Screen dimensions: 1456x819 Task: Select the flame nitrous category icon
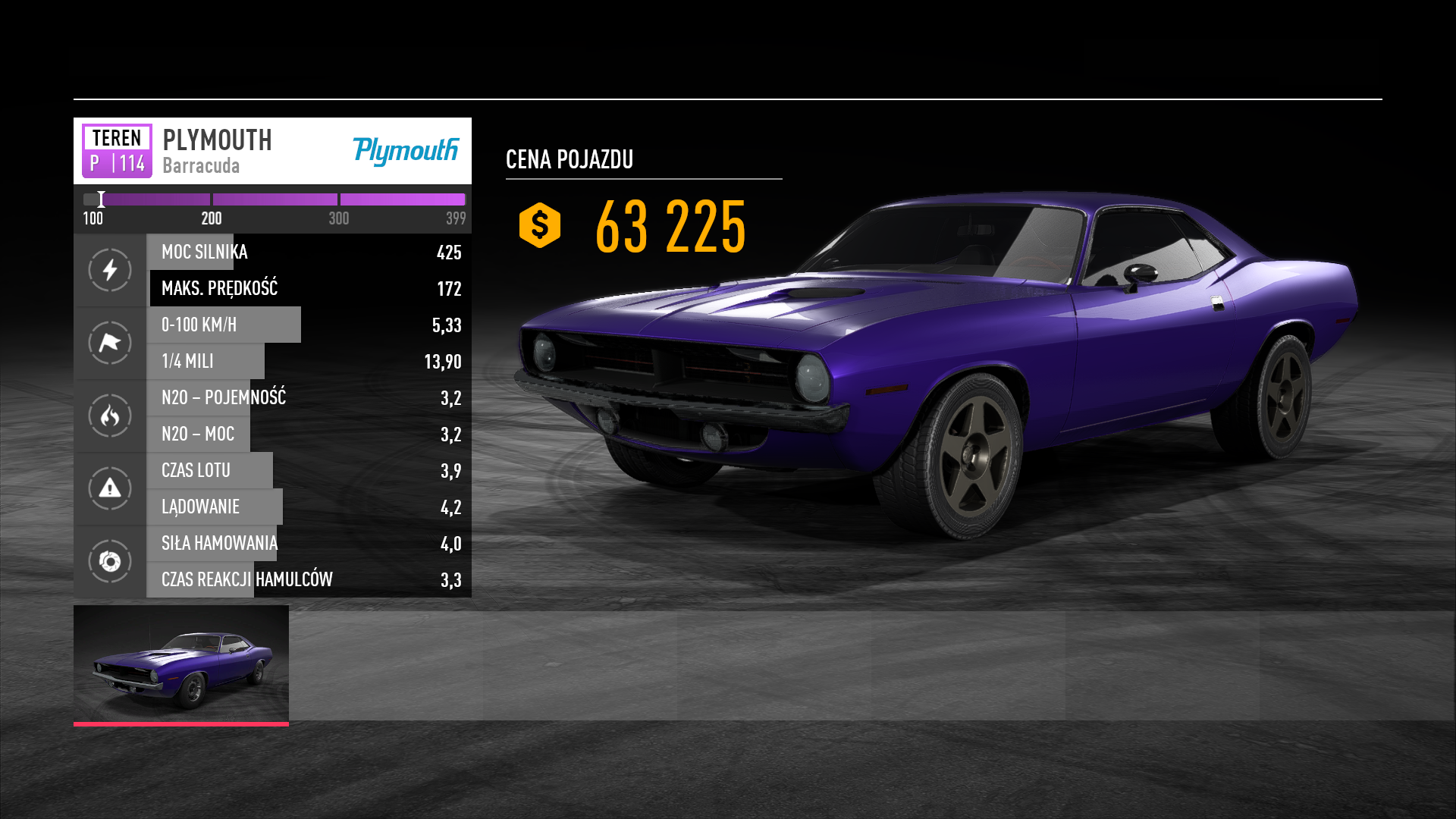click(x=110, y=416)
